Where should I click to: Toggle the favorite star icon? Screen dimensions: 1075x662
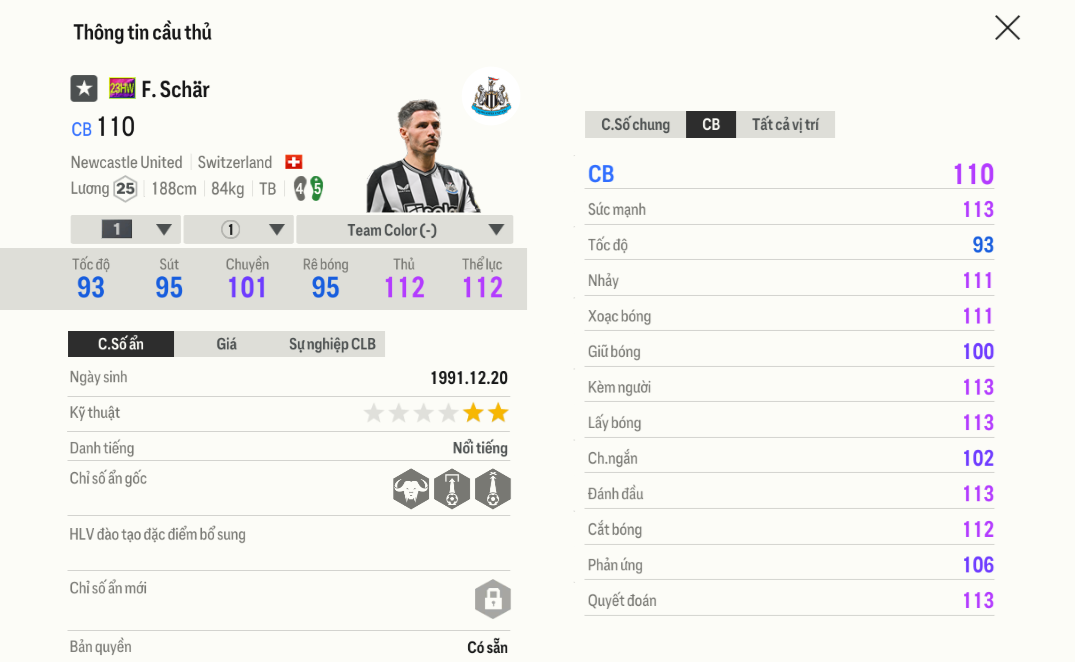coord(84,89)
